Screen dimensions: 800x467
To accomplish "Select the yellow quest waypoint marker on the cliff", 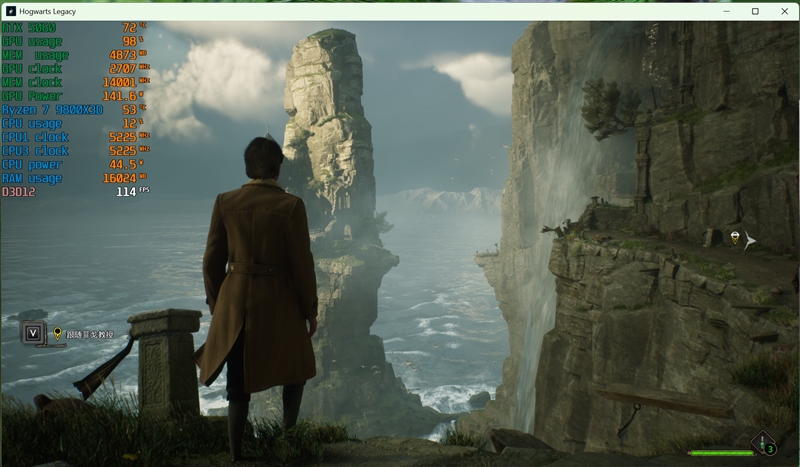I will point(735,237).
